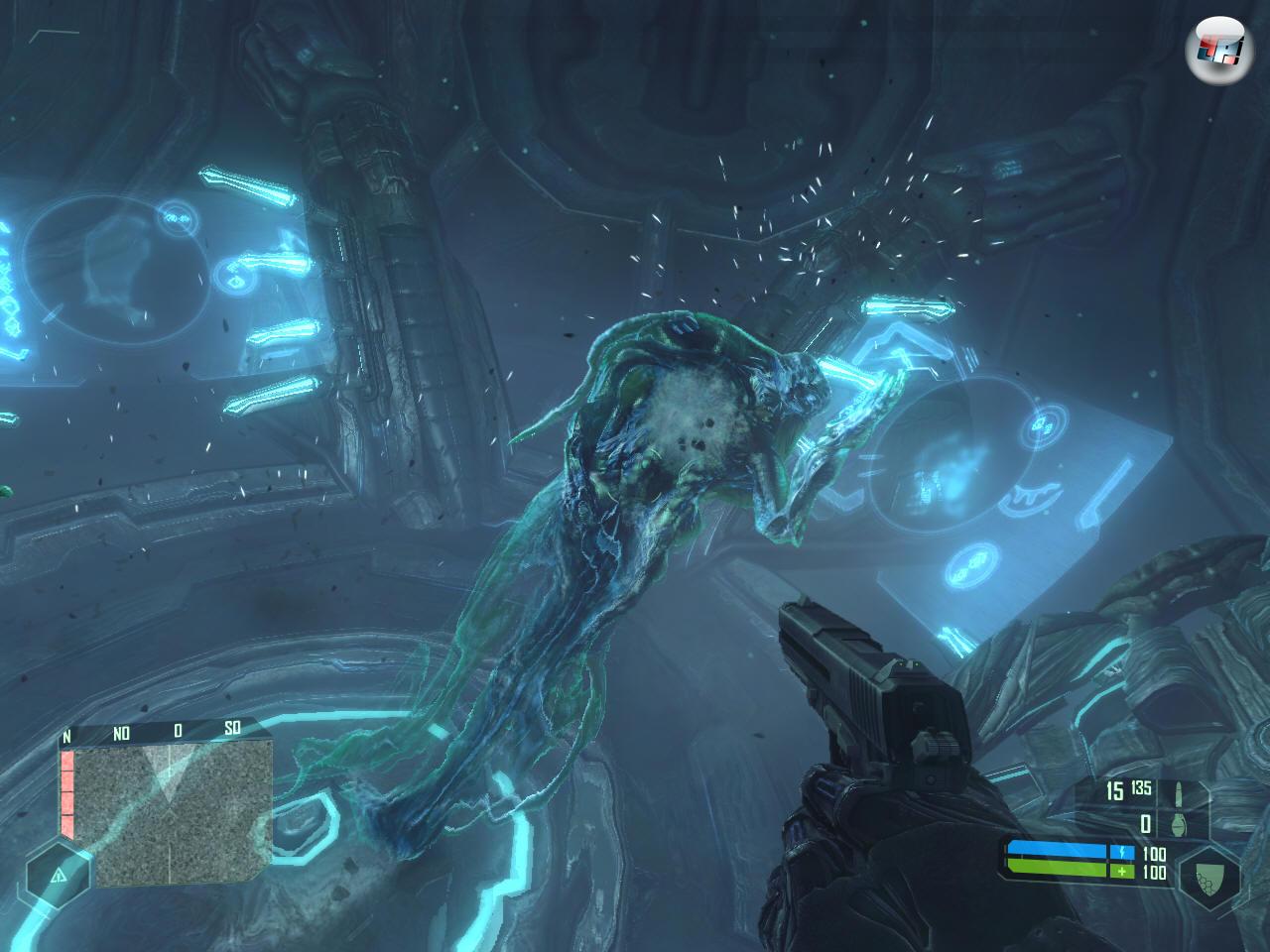Click the compass heading strip above the radar
1270x952 pixels.
pos(164,732)
